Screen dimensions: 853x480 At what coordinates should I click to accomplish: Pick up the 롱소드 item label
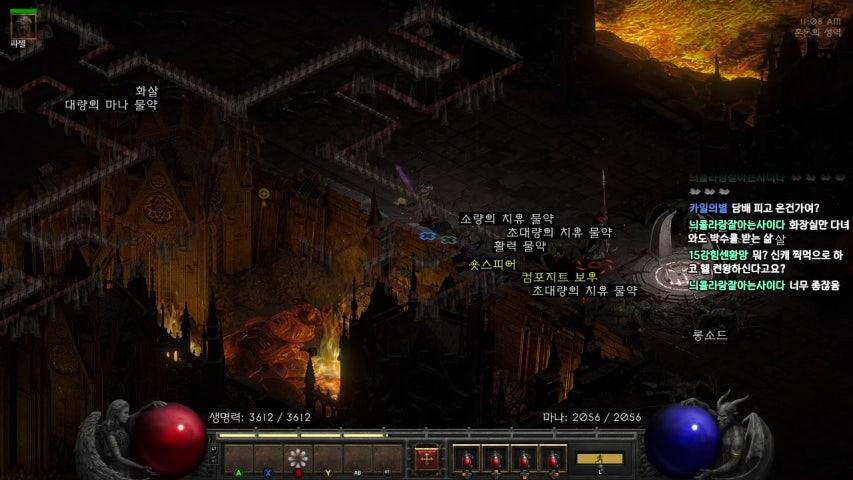coord(709,335)
